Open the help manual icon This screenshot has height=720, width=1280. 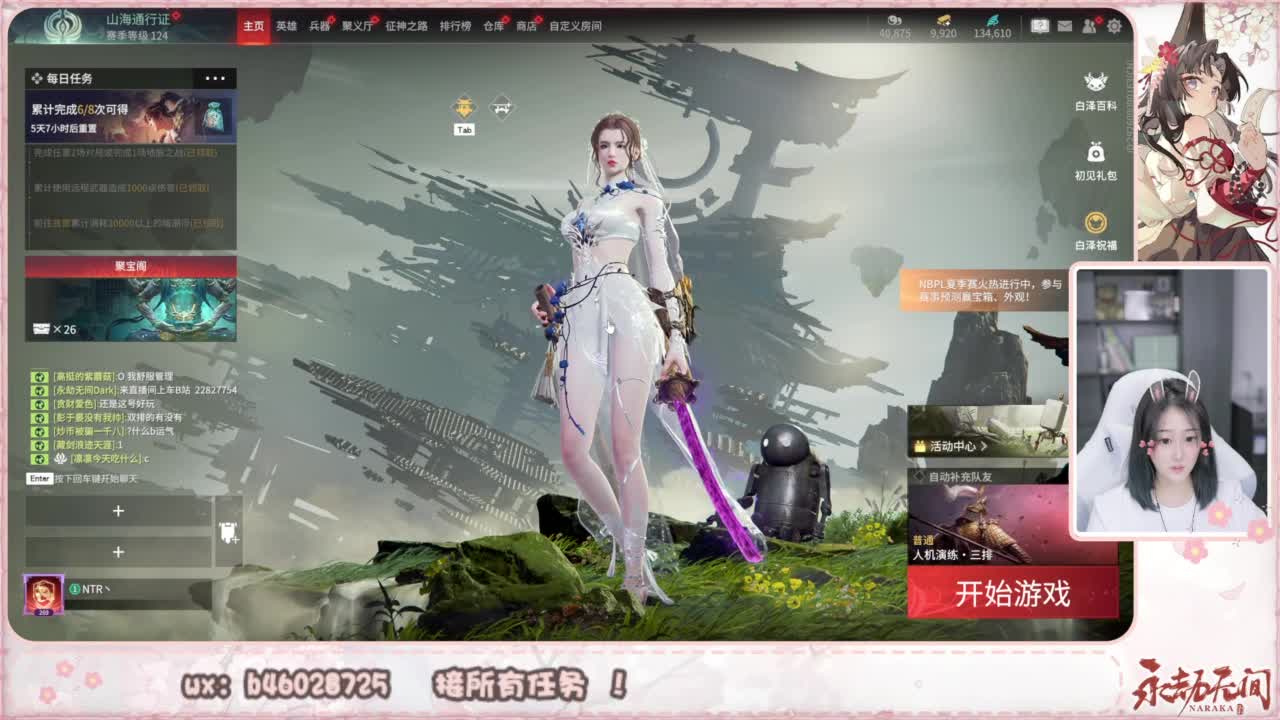click(x=1040, y=25)
